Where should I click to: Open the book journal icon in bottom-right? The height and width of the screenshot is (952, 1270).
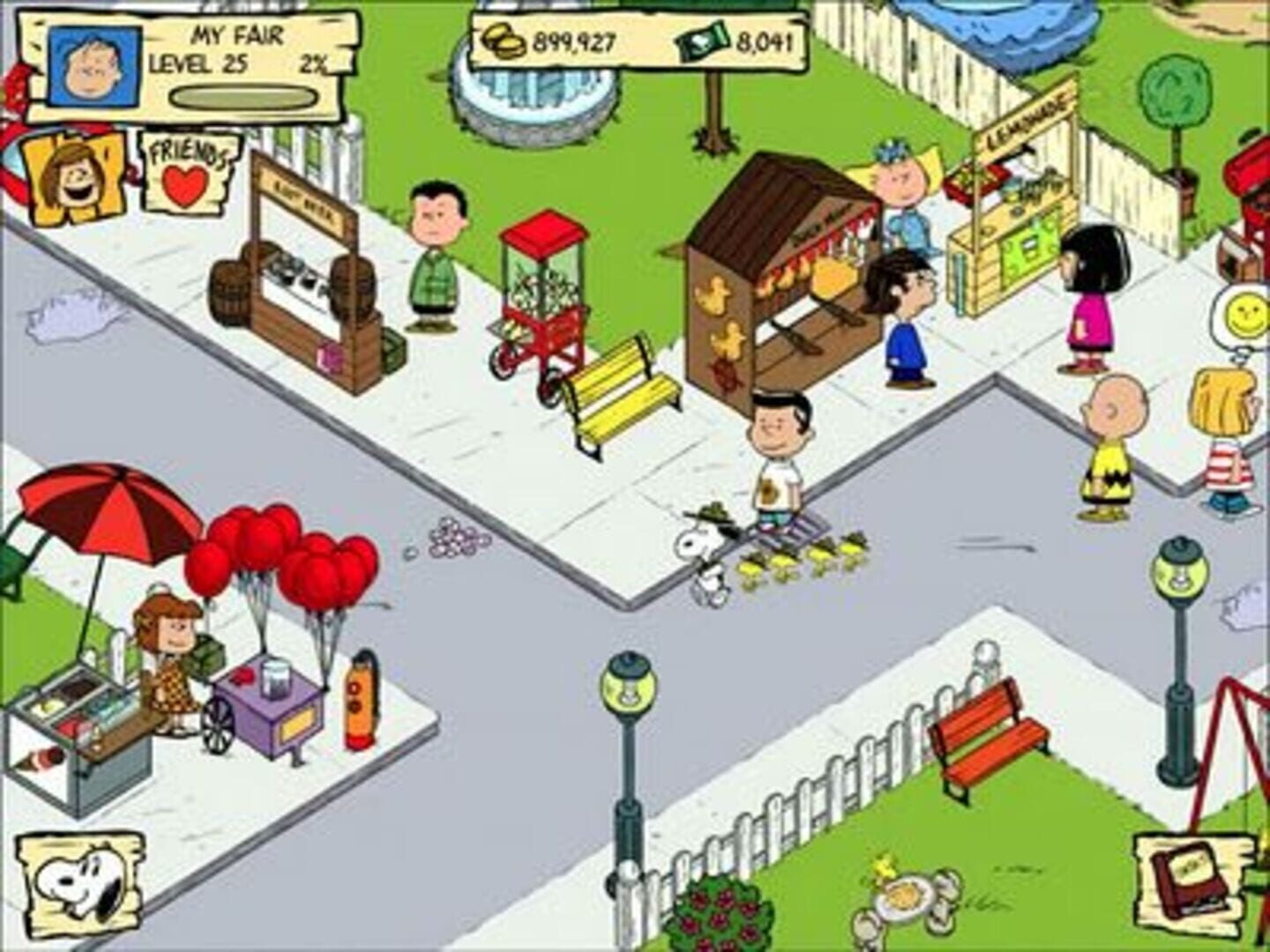click(1191, 881)
